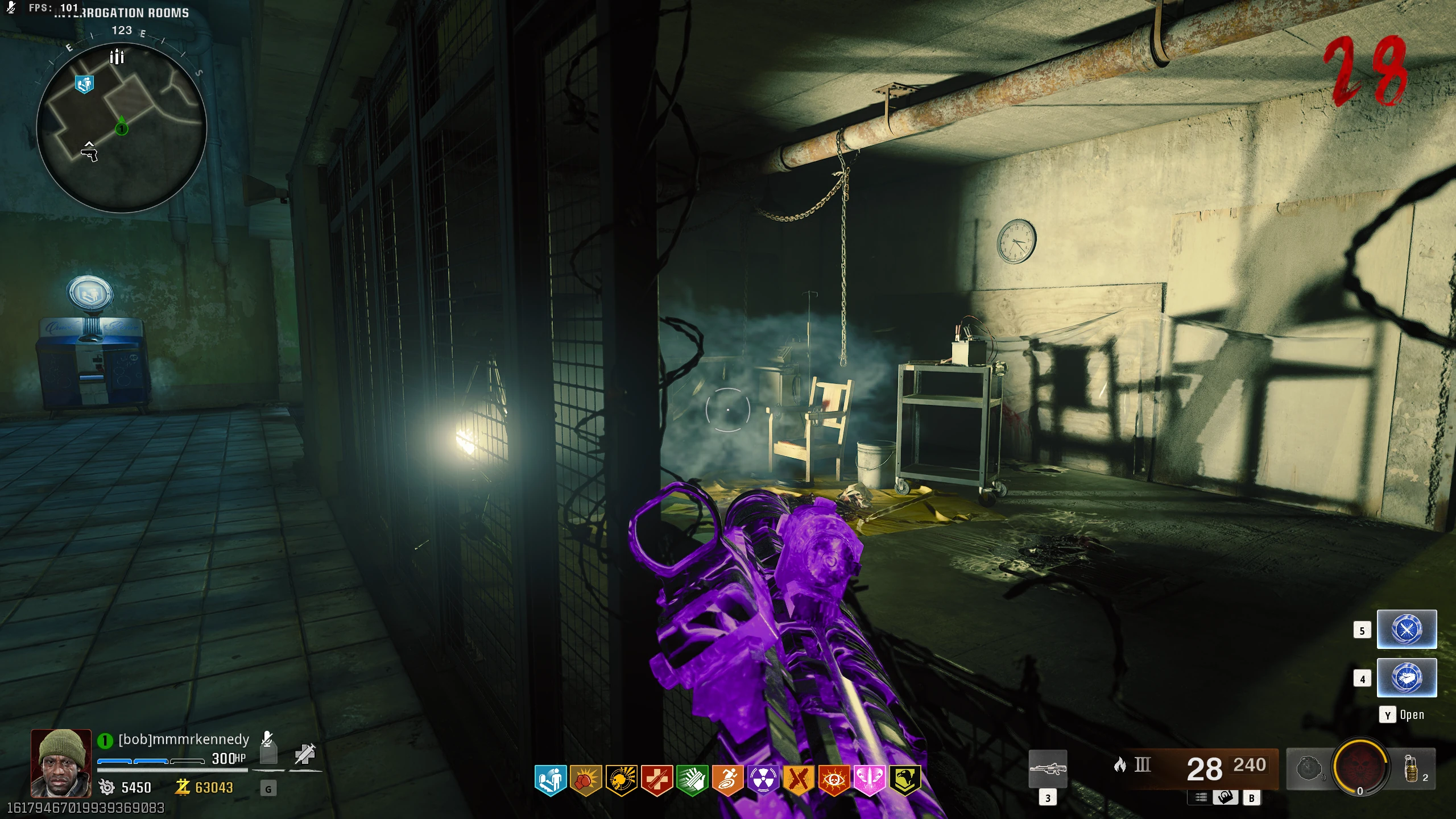Select the red cross bullet perk icon
The width and height of the screenshot is (1456, 819).
tap(656, 780)
